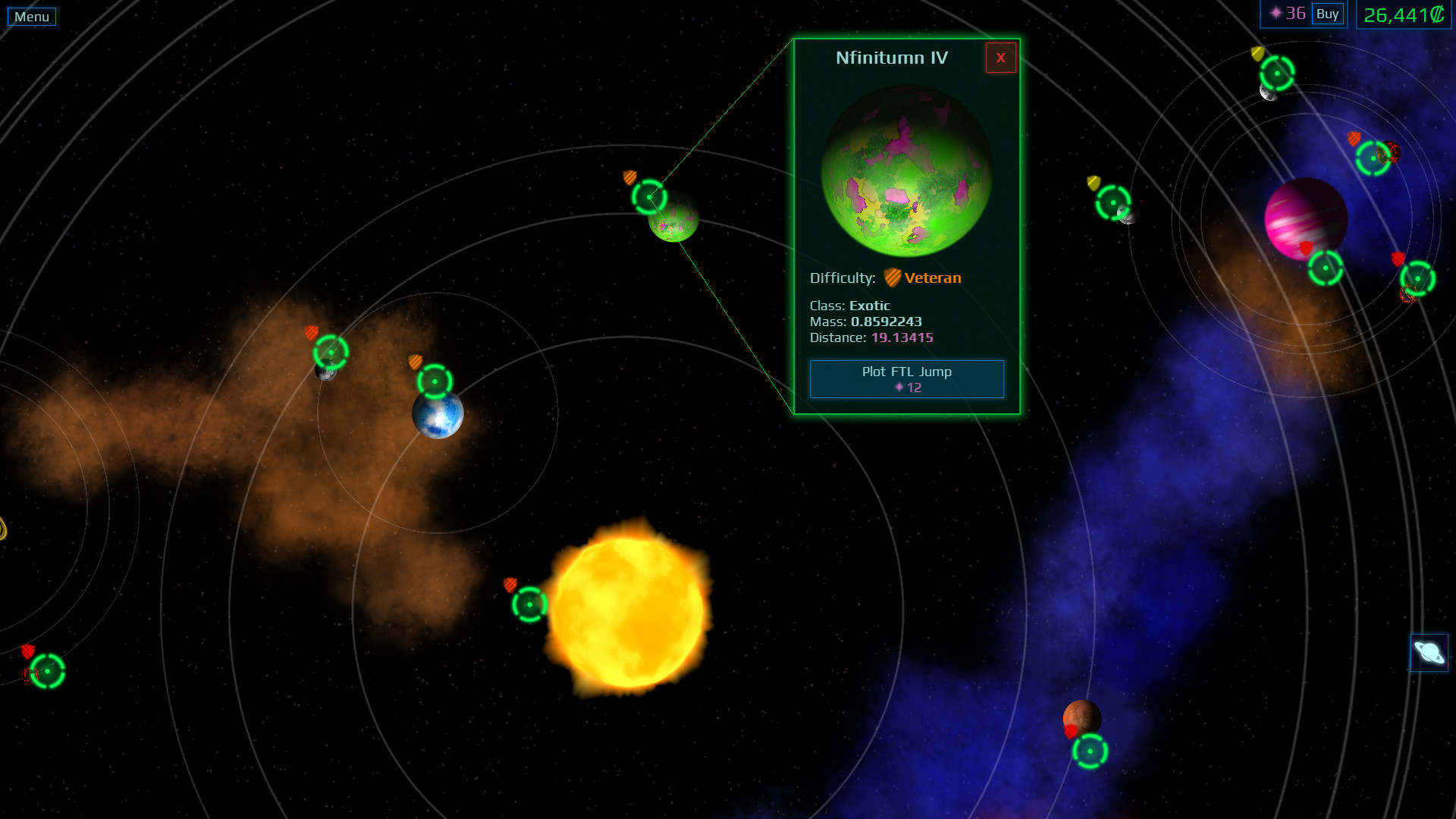This screenshot has height=819, width=1456.
Task: Select the Saturn planet overview icon
Action: click(1429, 652)
